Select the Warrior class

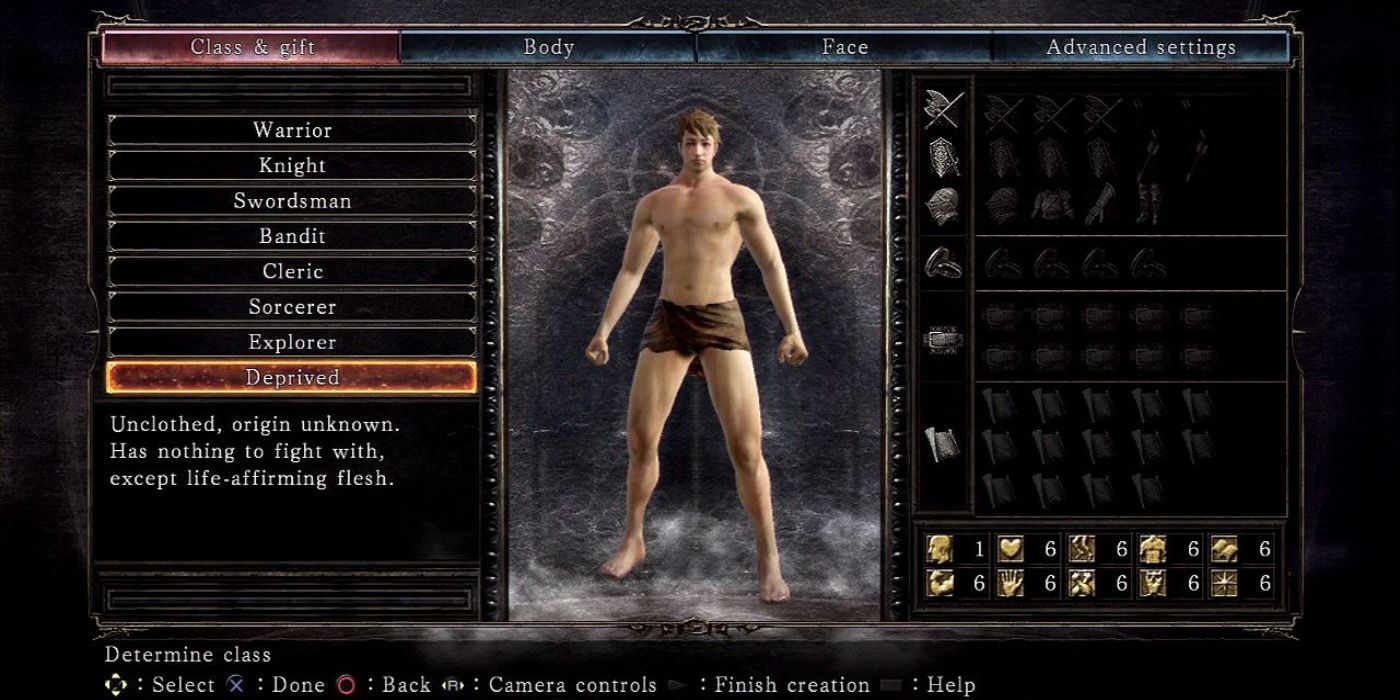click(x=292, y=130)
